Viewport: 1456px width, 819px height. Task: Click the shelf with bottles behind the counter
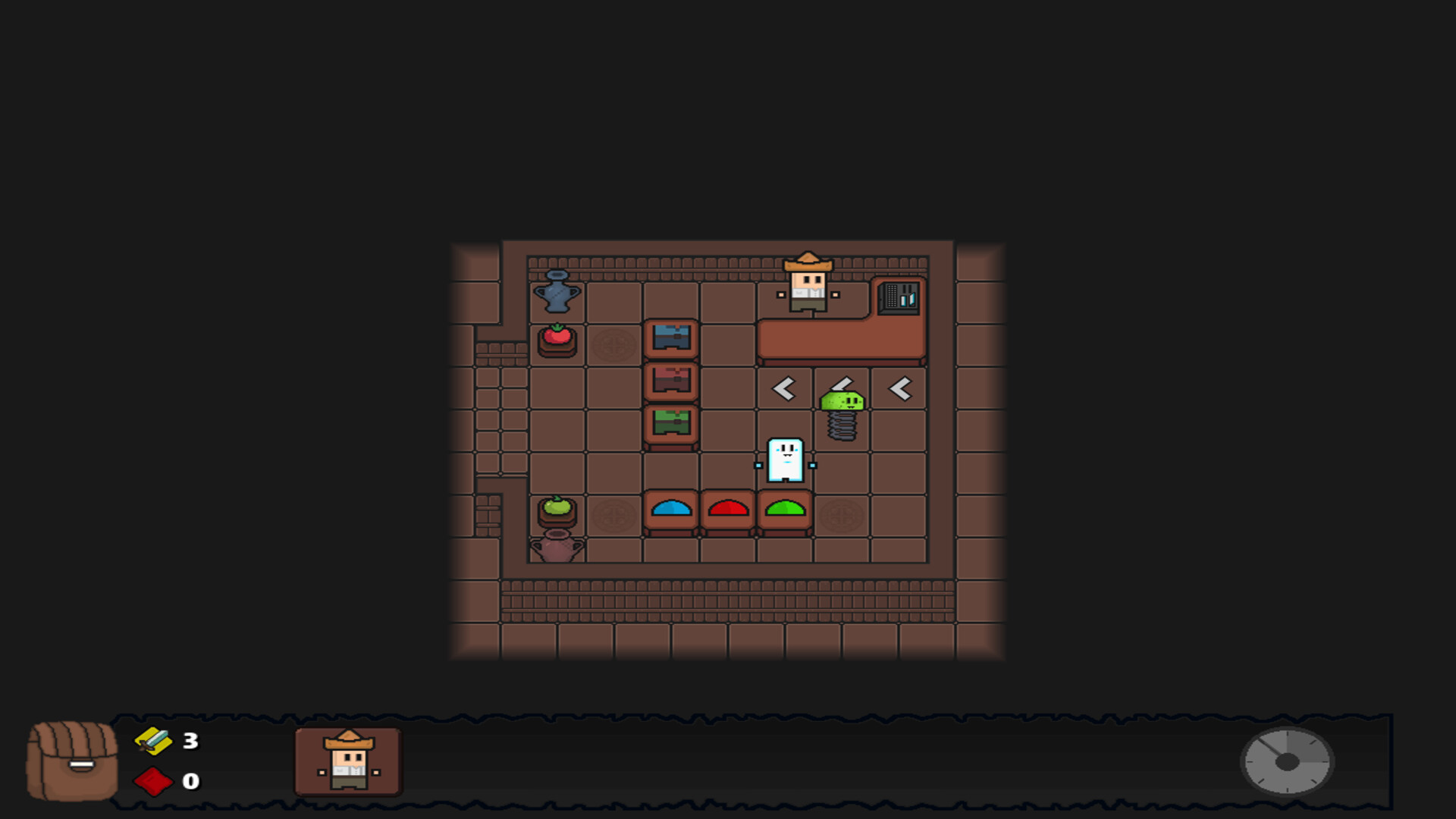pyautogui.click(x=899, y=297)
